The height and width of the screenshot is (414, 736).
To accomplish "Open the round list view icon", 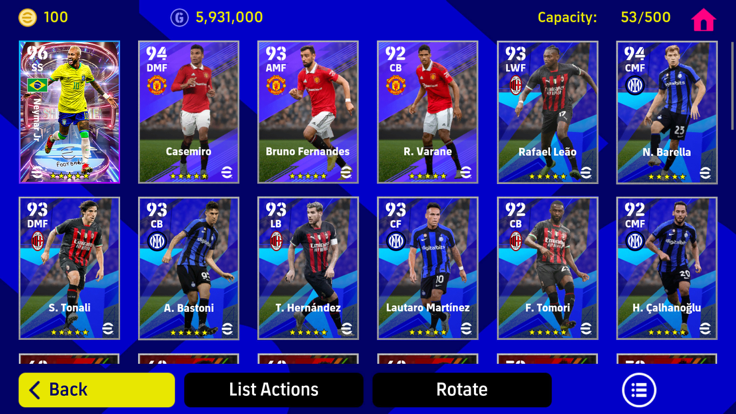I will 639,390.
